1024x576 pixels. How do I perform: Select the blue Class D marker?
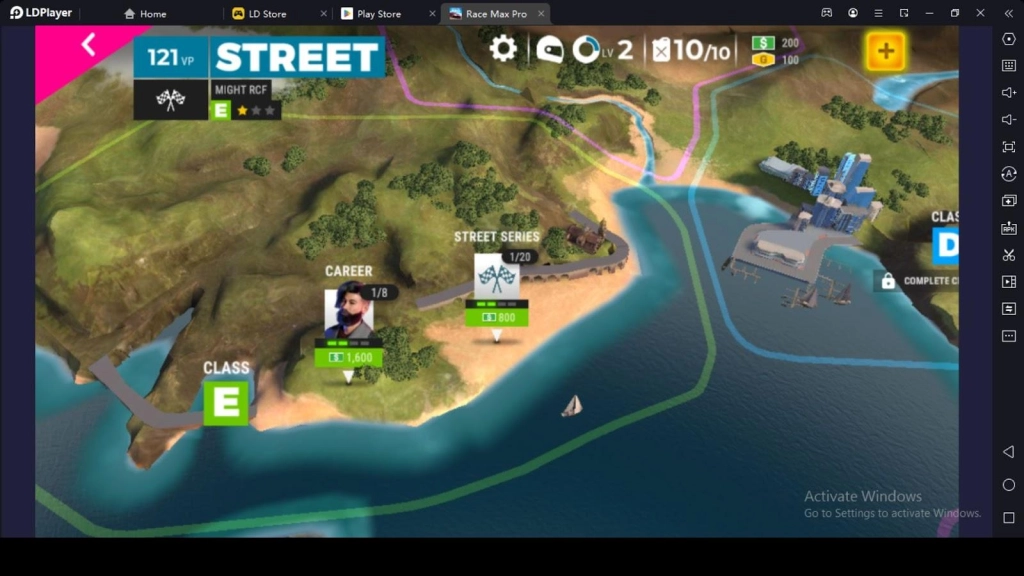click(x=945, y=246)
